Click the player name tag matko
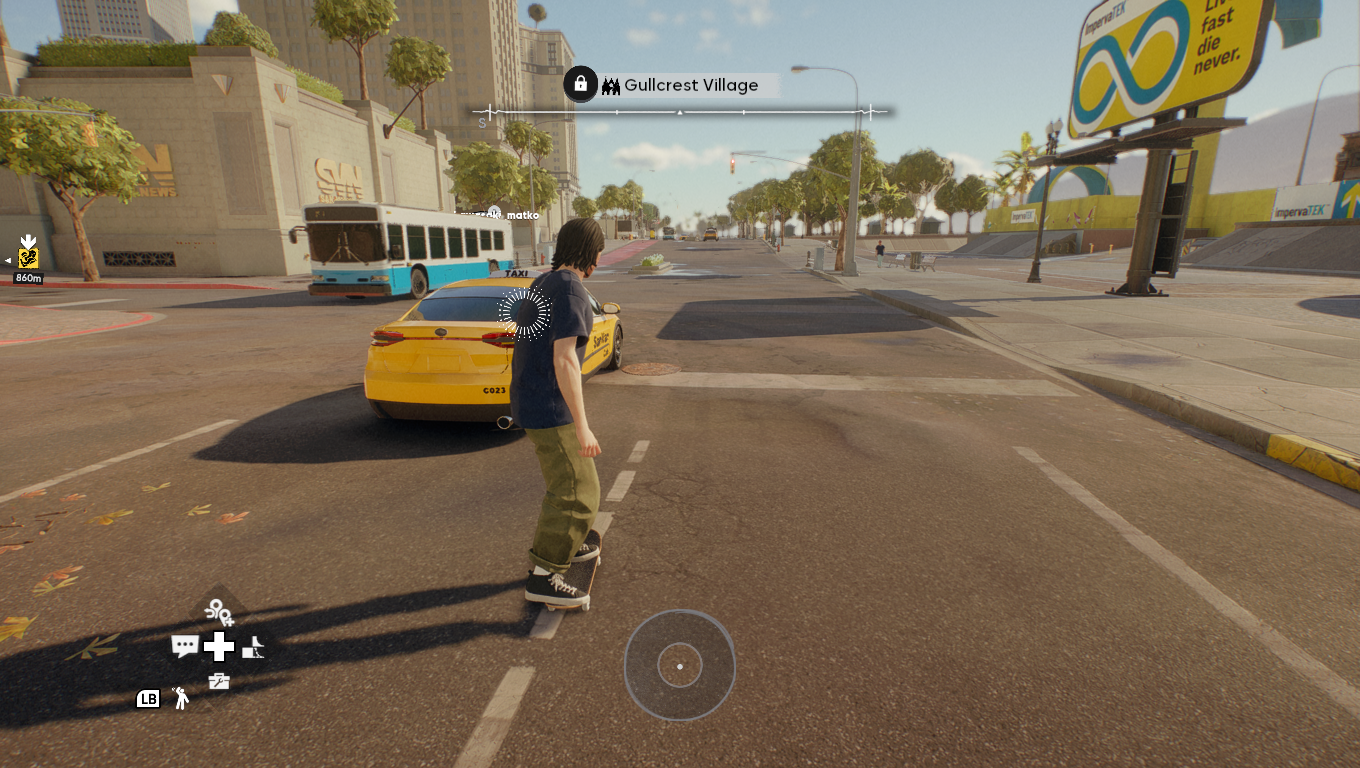 [522, 215]
